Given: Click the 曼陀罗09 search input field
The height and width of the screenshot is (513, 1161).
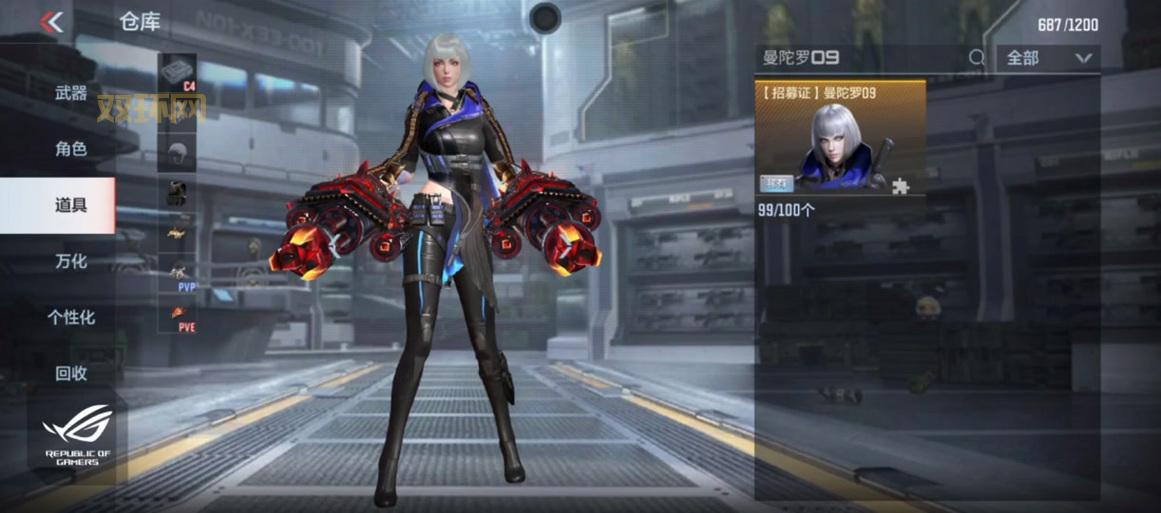Looking at the screenshot, I should 860,58.
